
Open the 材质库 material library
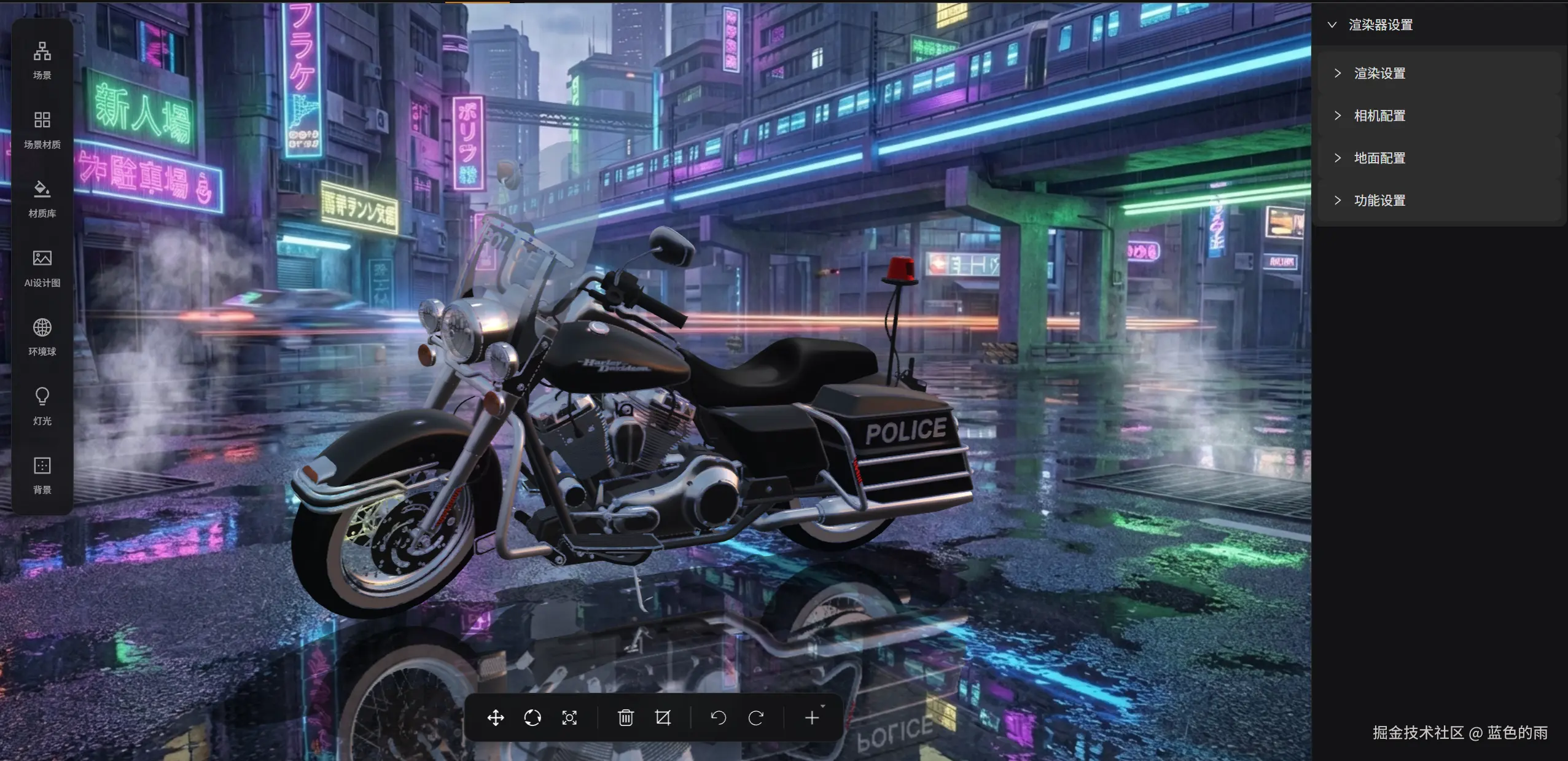coord(42,198)
